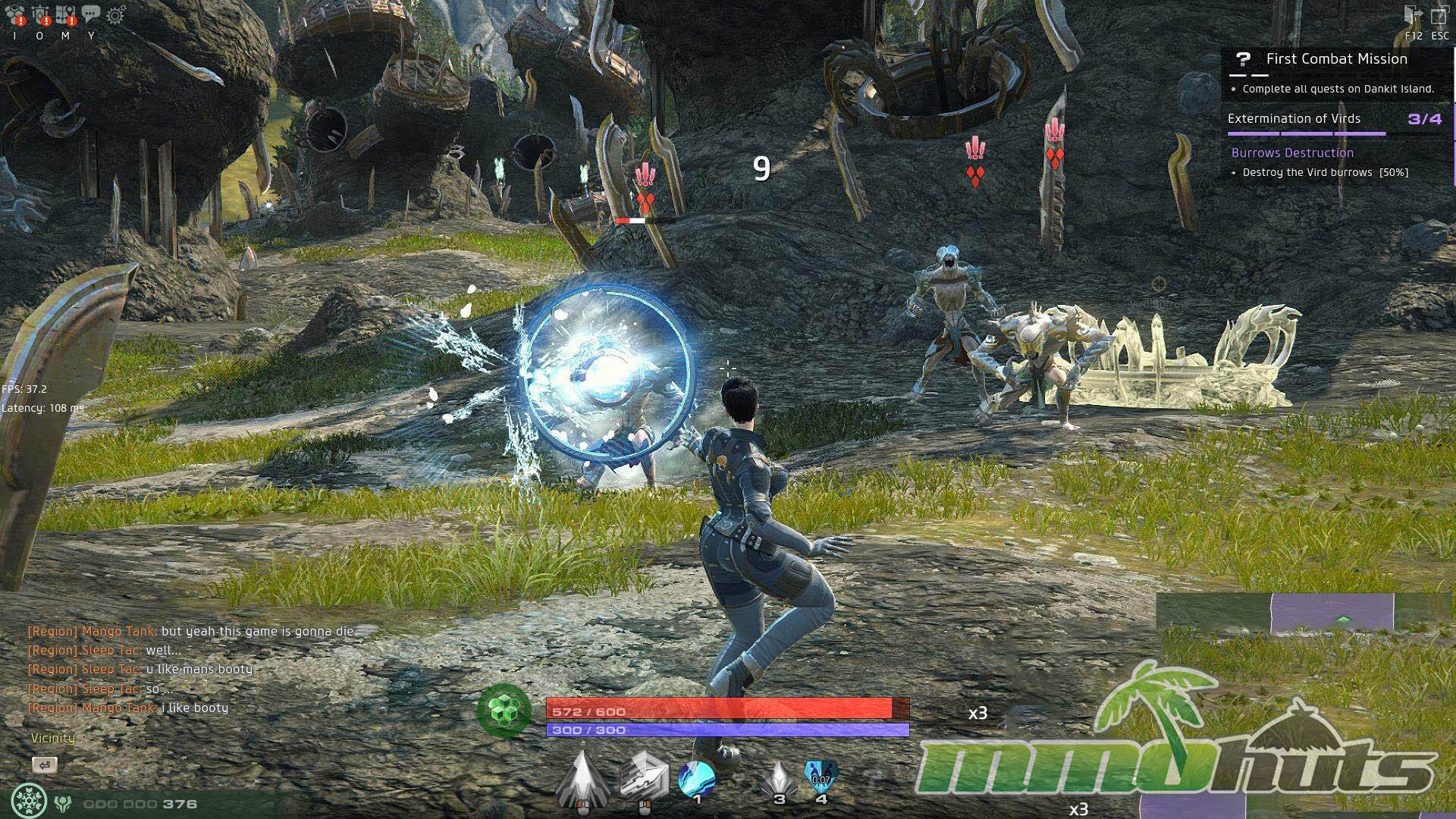Use the blue cooldown ability in slot 4
The image size is (1456, 819).
pyautogui.click(x=821, y=778)
